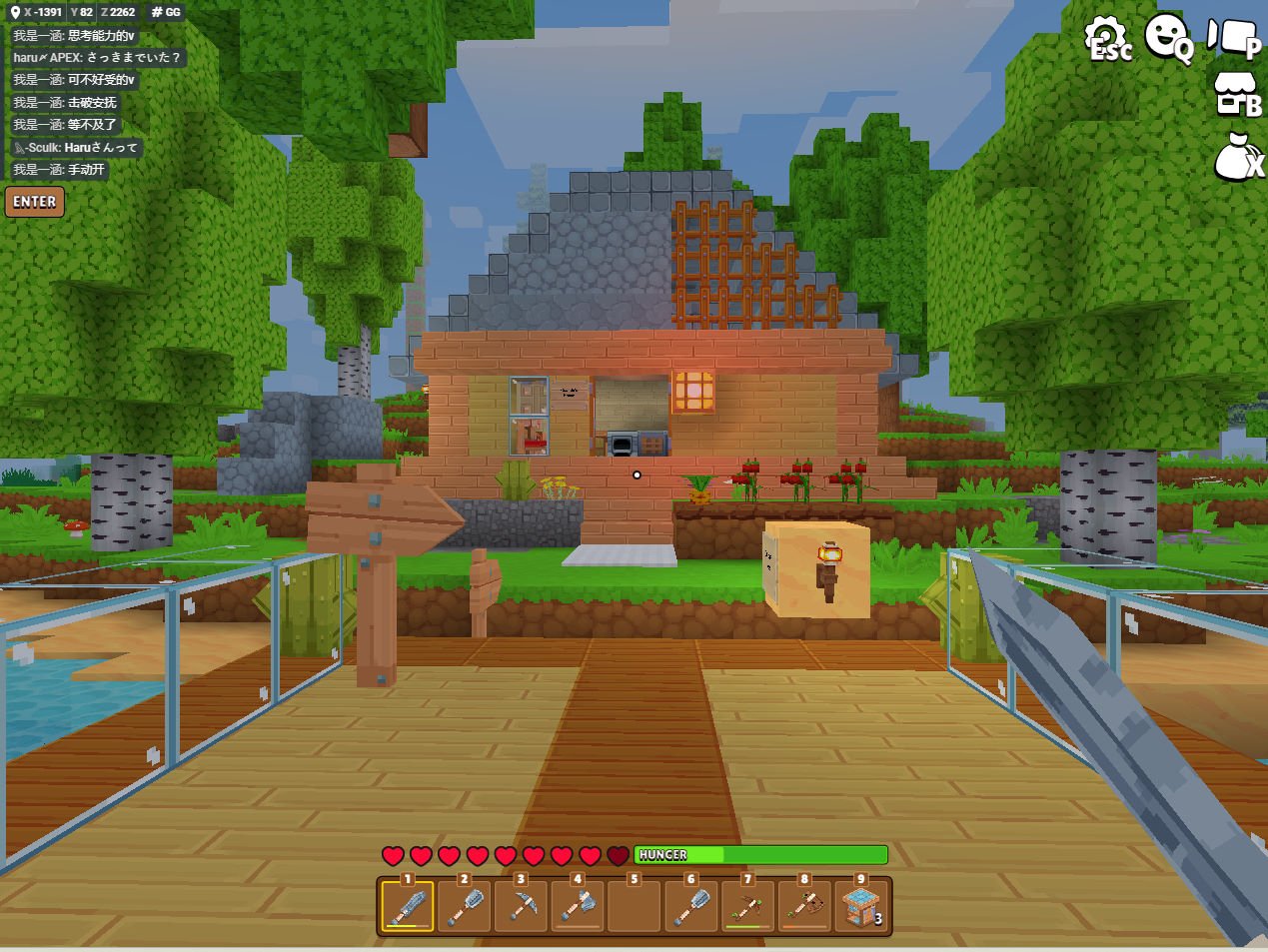Choose the pickaxe in hotbar slot 3
Screen dimensions: 1268x952
click(x=521, y=907)
